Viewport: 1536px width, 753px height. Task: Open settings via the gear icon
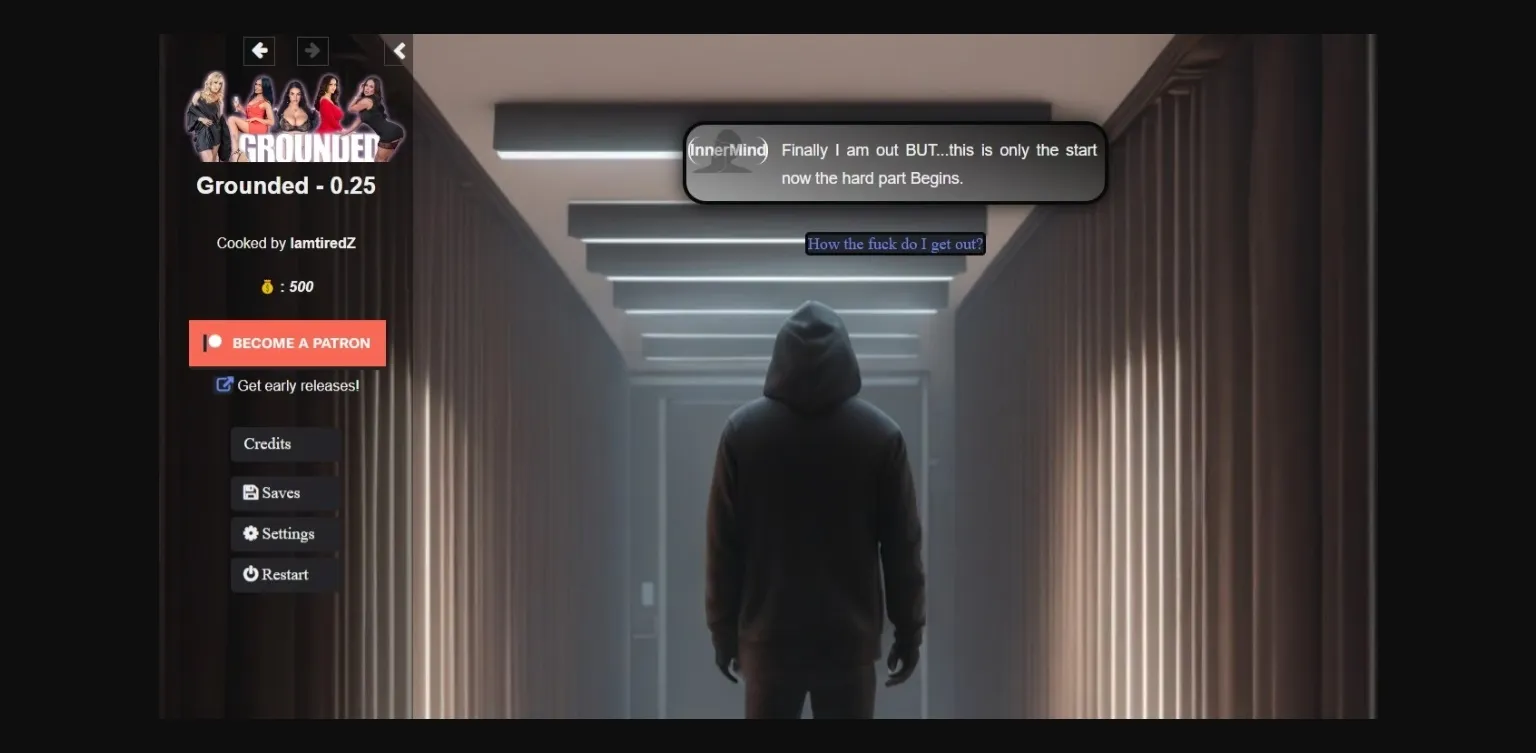tap(250, 533)
